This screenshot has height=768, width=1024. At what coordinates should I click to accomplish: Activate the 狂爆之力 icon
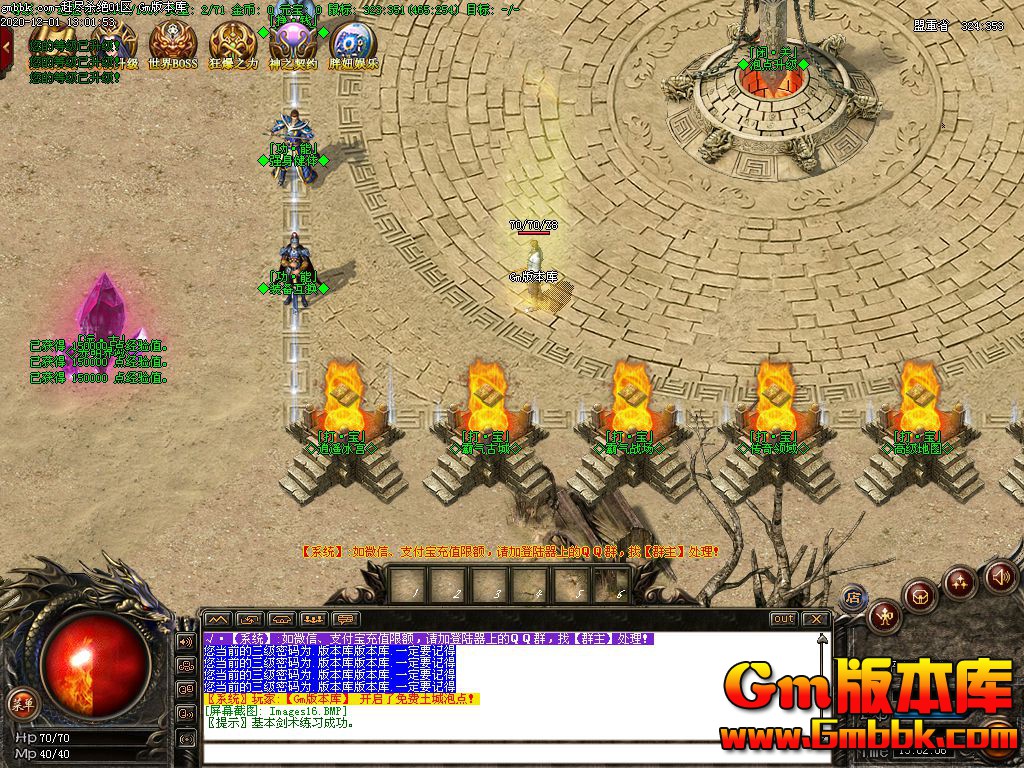[232, 41]
